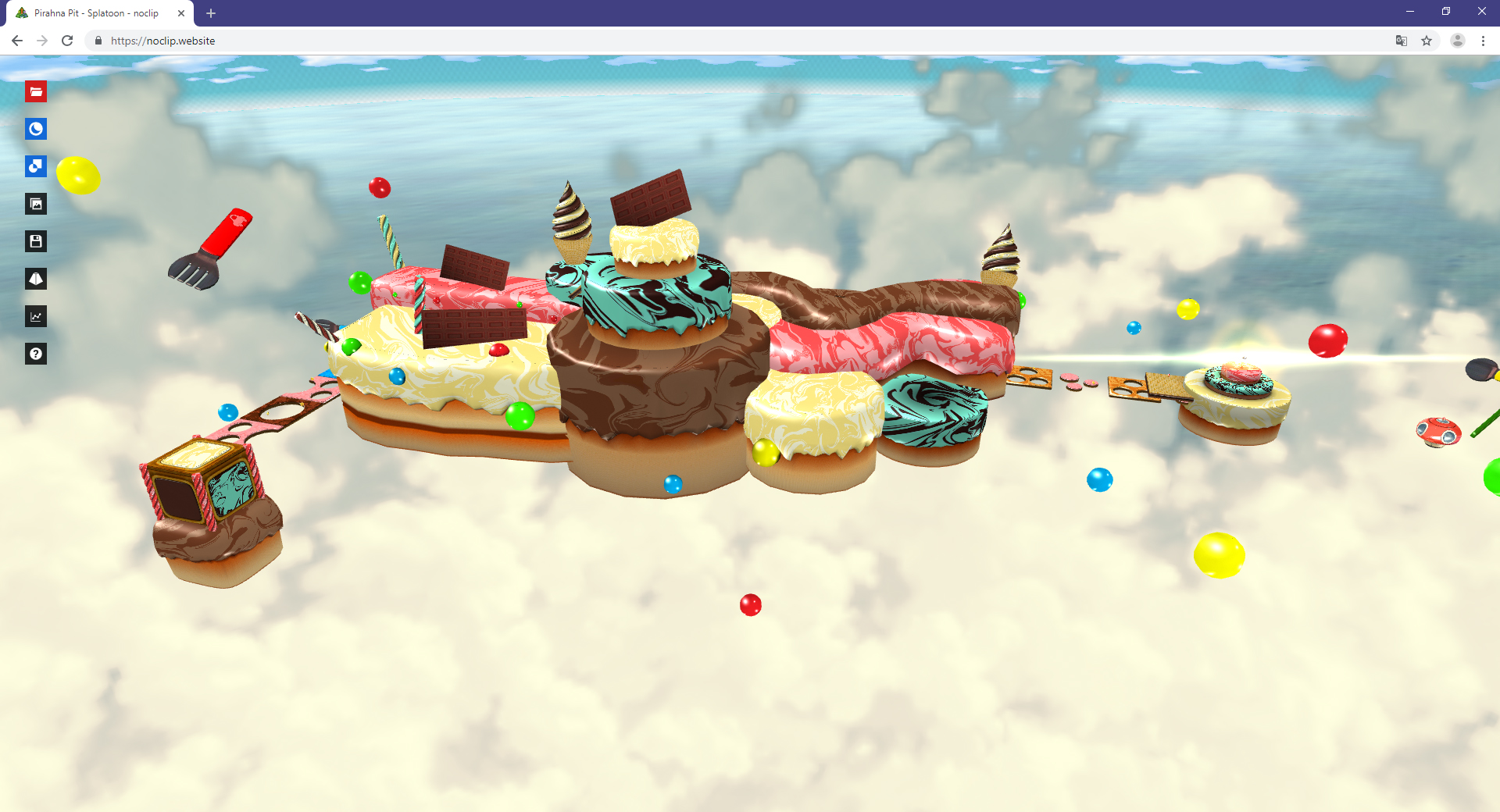This screenshot has width=1500, height=812.
Task: Open the image gallery panel icon
Action: tap(36, 205)
